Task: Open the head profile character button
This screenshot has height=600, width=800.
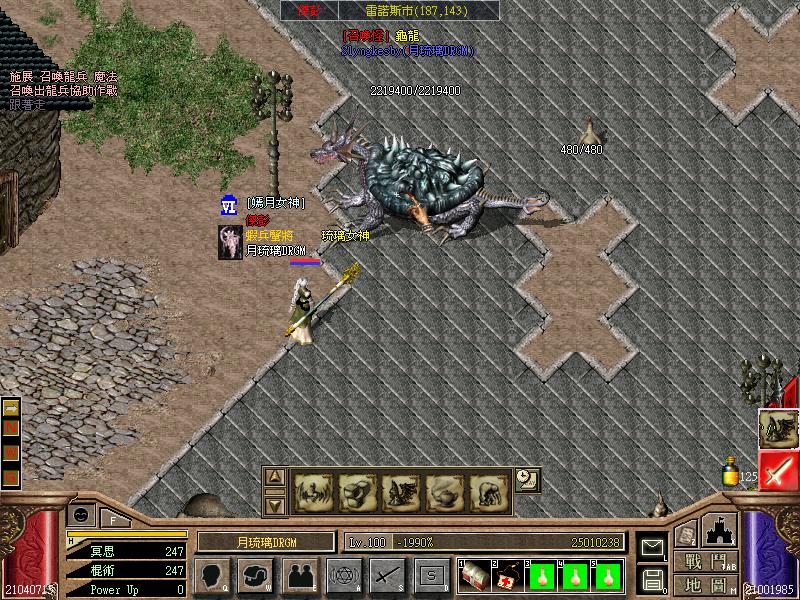Action: (x=213, y=575)
